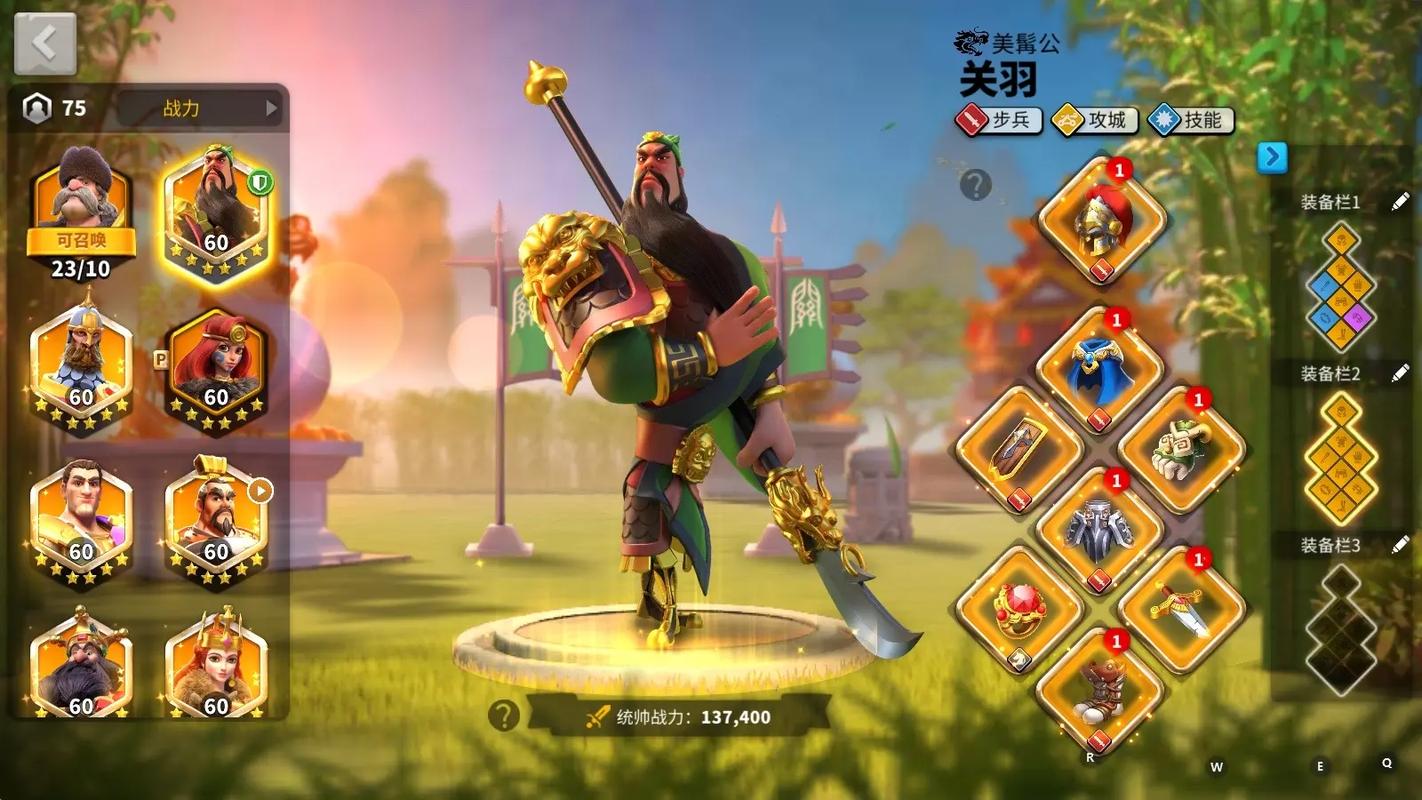Show the 技能 skill talent tag

pos(1191,121)
